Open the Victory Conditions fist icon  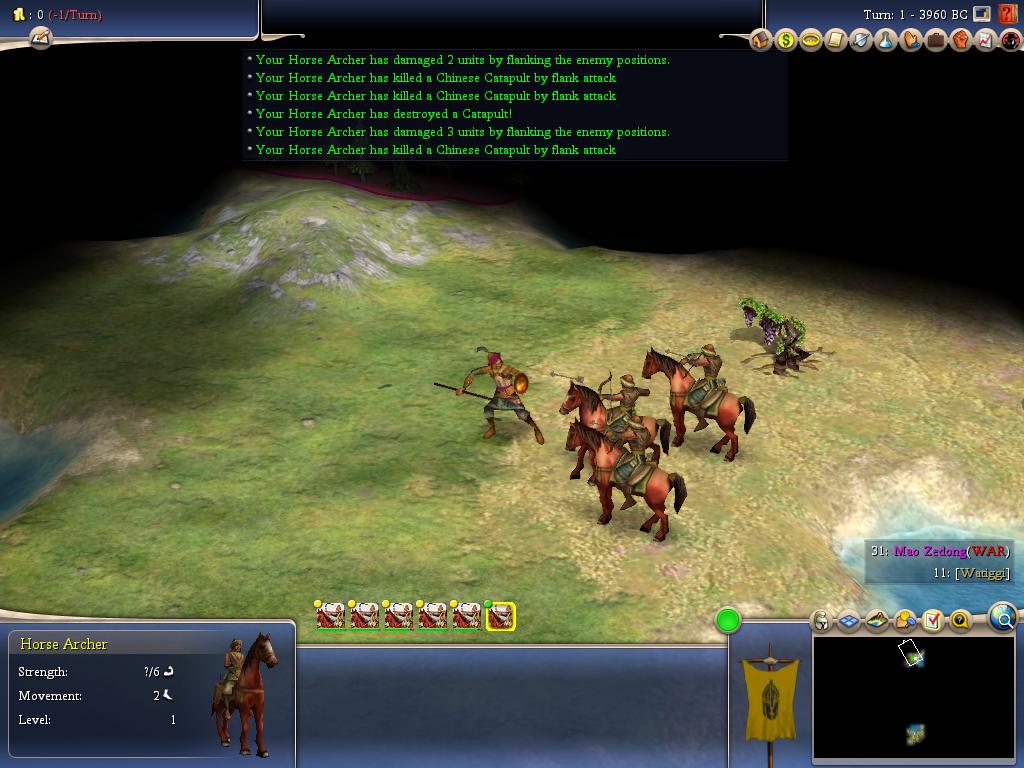961,40
